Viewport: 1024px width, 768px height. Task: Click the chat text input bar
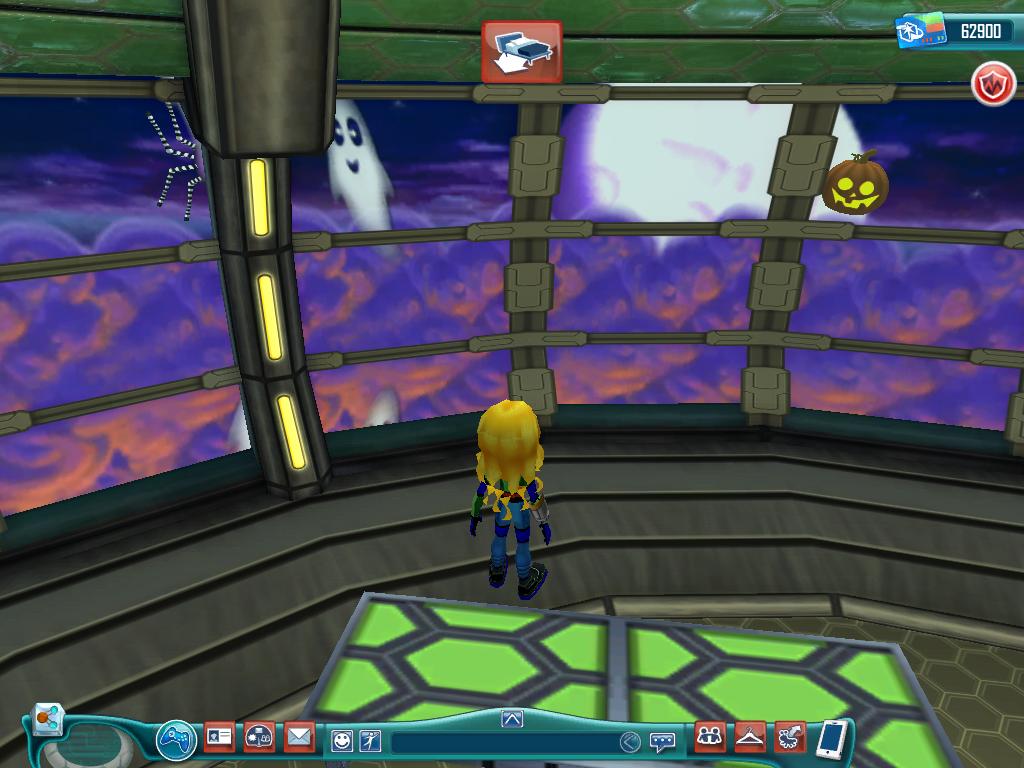coord(500,742)
